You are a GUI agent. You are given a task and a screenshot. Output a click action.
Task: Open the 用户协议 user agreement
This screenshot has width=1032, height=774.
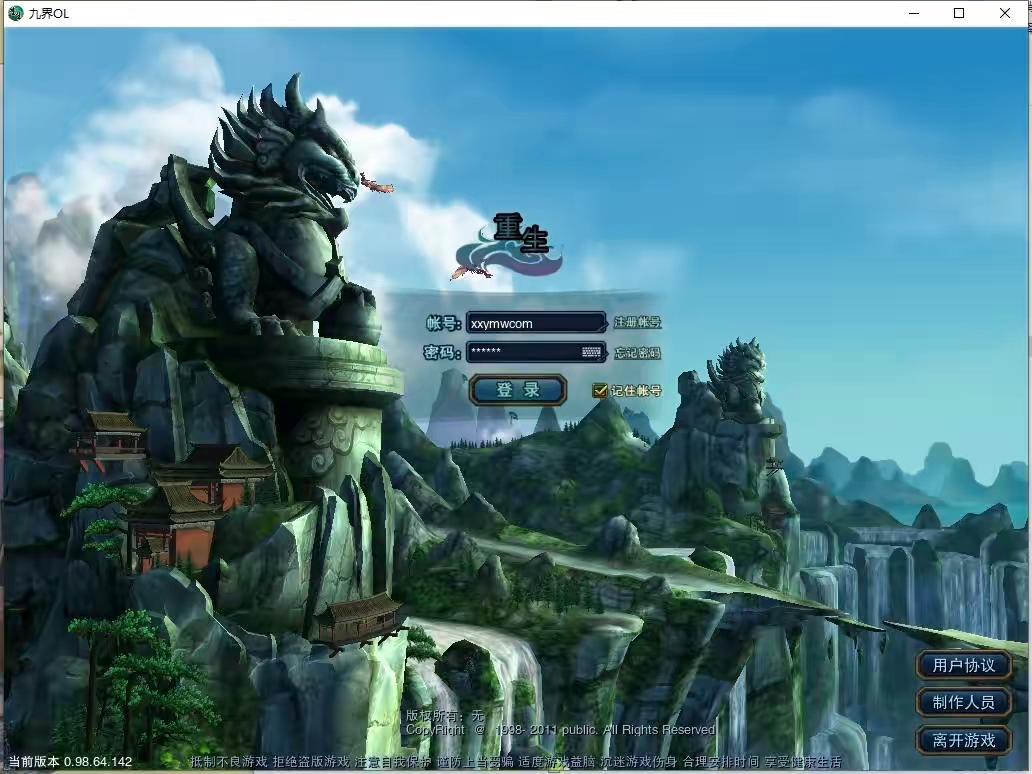click(x=964, y=665)
